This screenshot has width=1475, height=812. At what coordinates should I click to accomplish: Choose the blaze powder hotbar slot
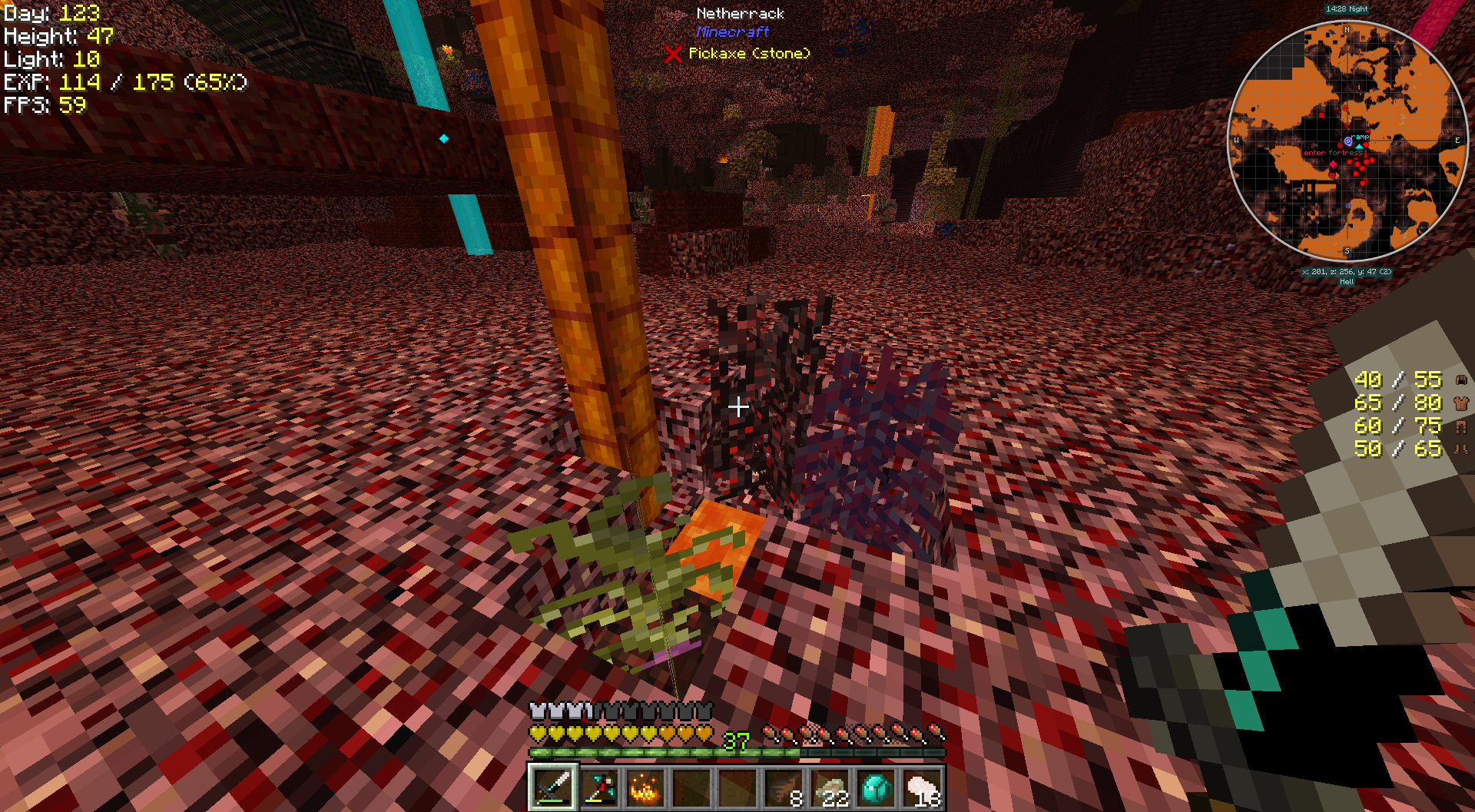click(645, 787)
